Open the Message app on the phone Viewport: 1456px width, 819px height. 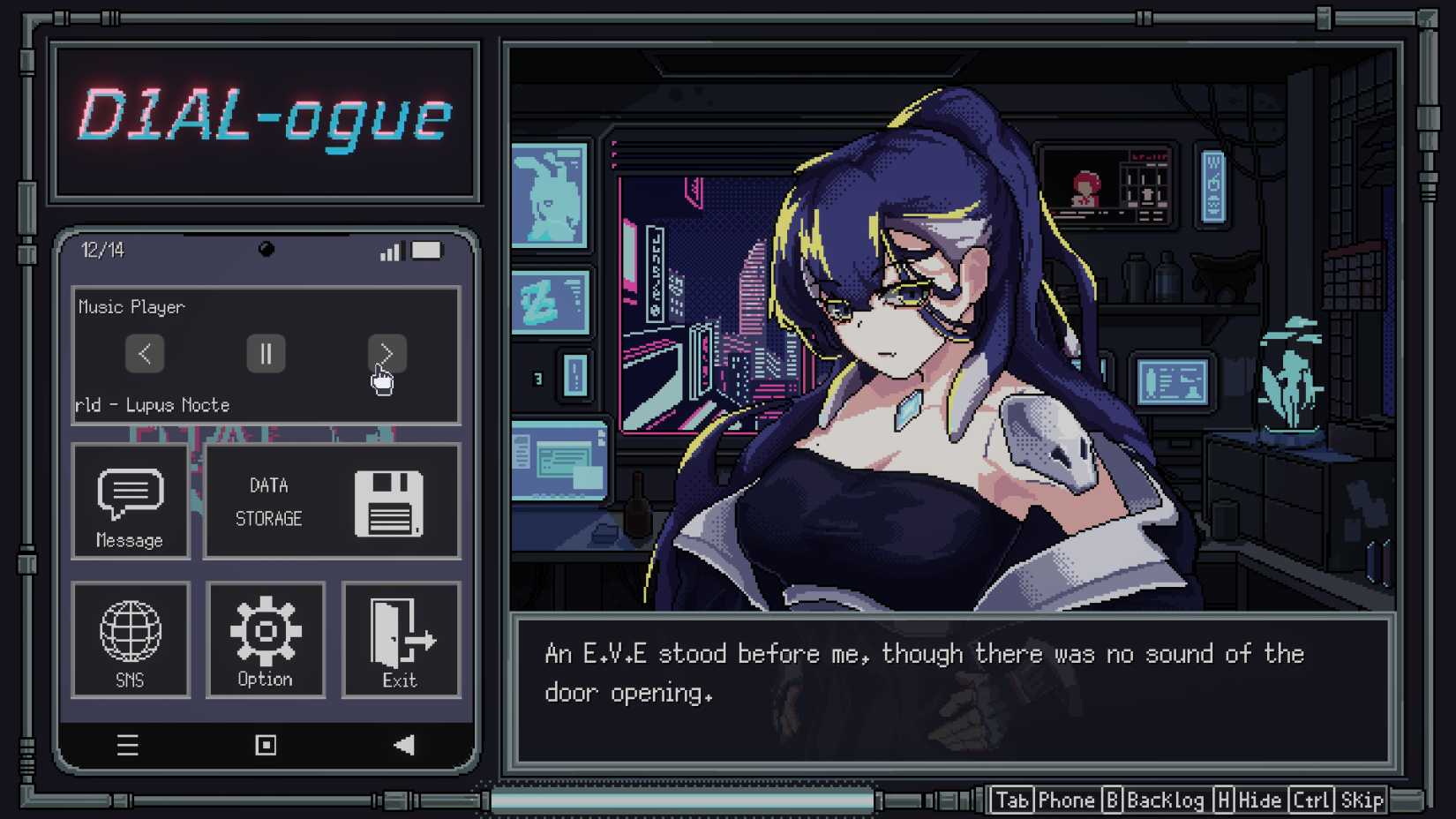[x=131, y=501]
